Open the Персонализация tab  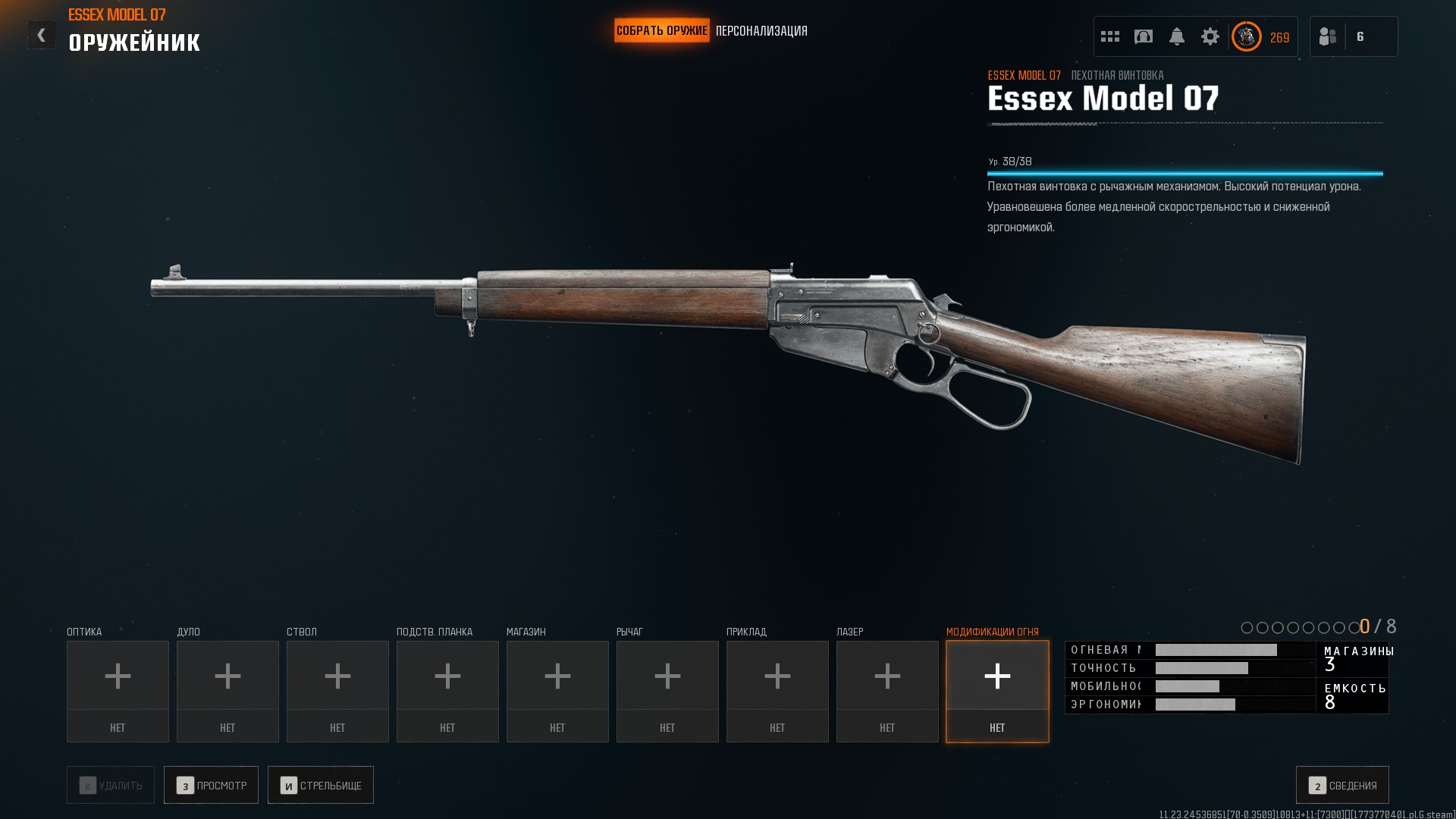[761, 31]
